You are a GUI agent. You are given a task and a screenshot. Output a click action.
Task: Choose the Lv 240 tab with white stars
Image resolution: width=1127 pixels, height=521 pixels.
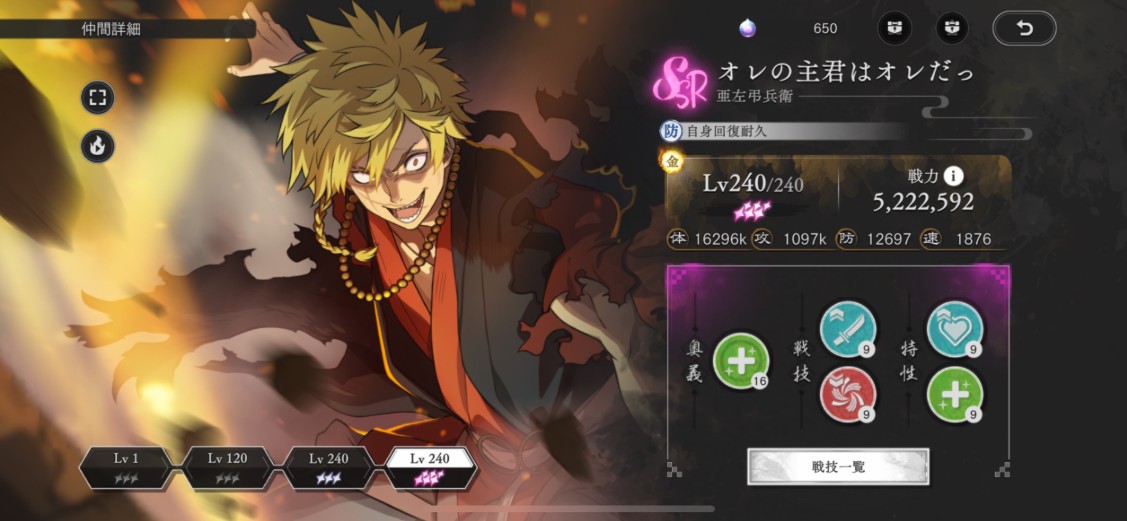tap(329, 467)
